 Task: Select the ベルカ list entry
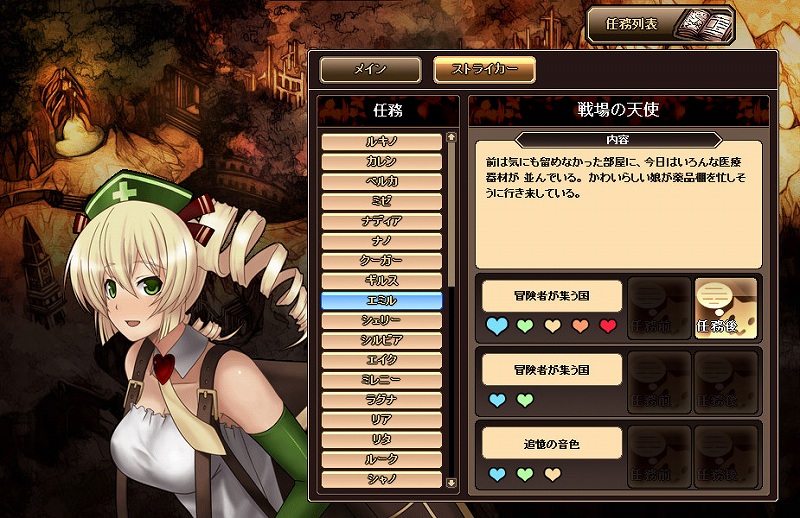tap(381, 182)
